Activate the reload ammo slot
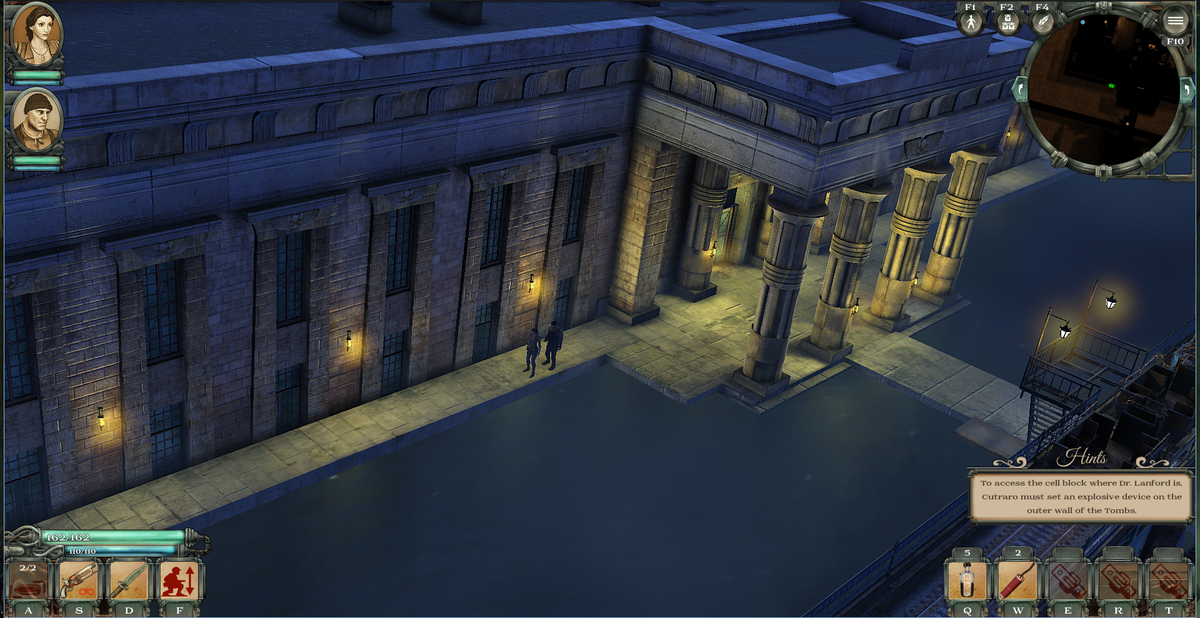 (27, 582)
